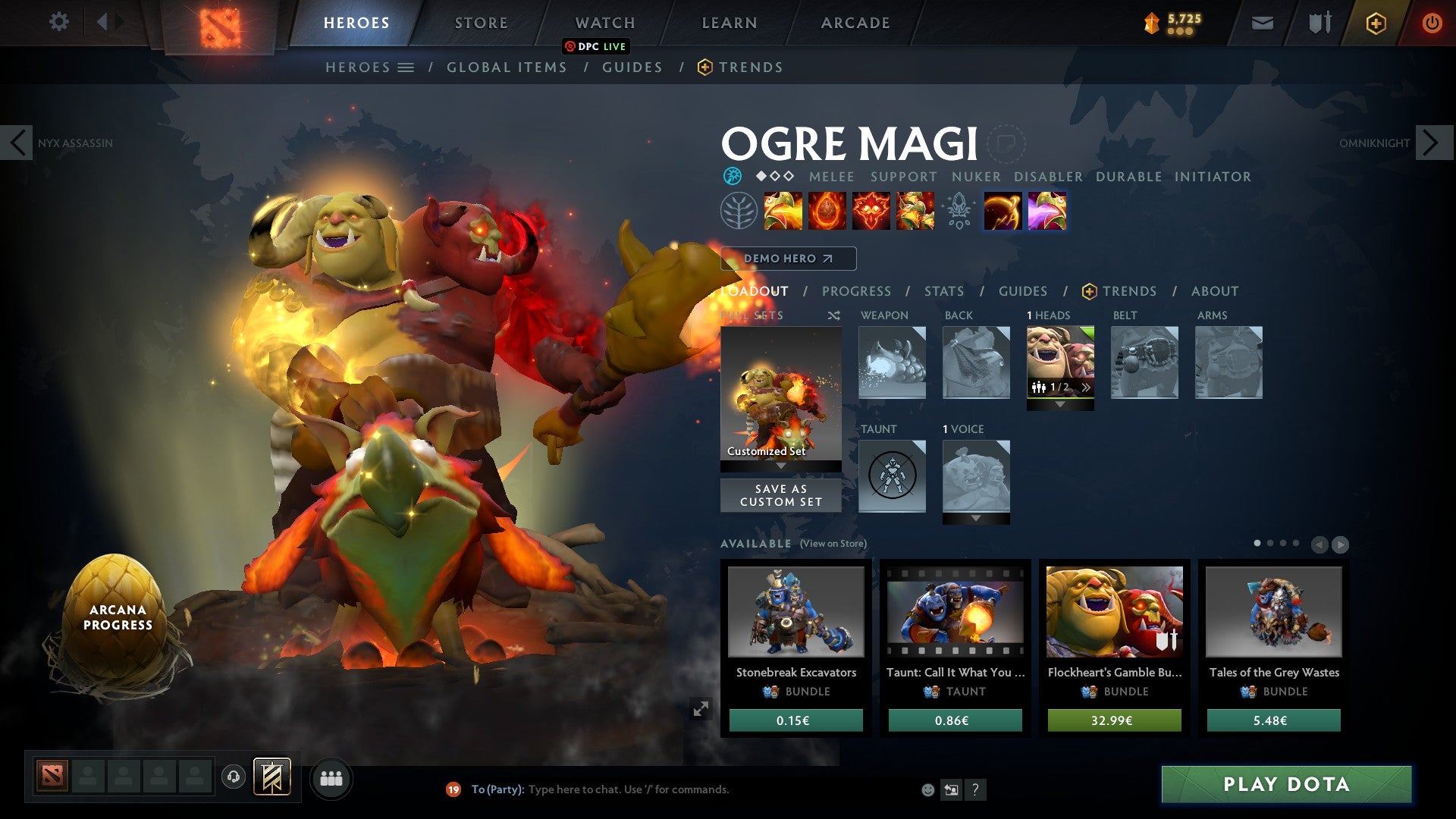This screenshot has height=819, width=1456.
Task: Shuffle full sets with the crossed-arrows icon
Action: tap(833, 315)
